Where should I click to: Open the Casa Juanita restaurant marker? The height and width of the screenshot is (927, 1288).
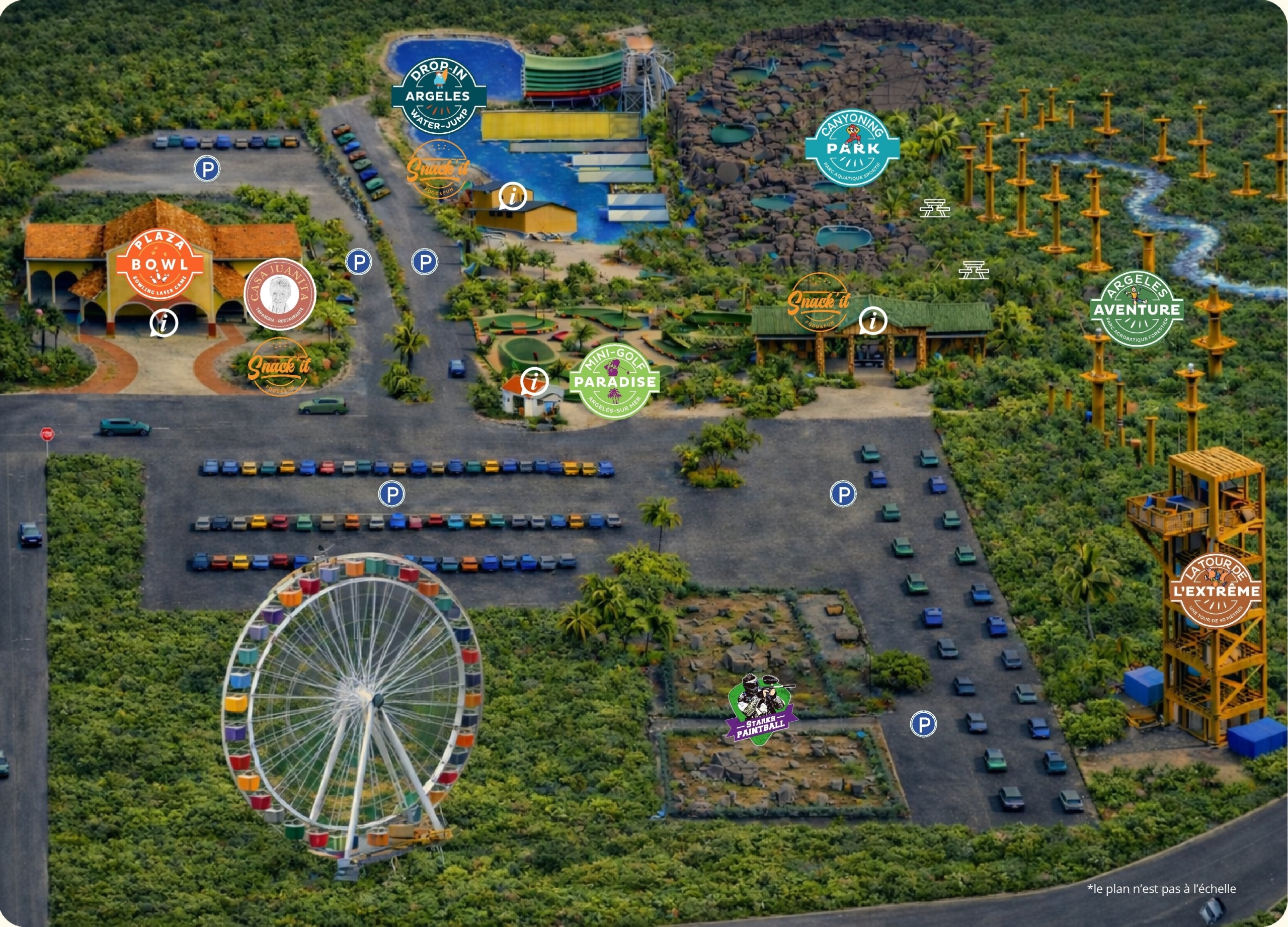[x=279, y=294]
